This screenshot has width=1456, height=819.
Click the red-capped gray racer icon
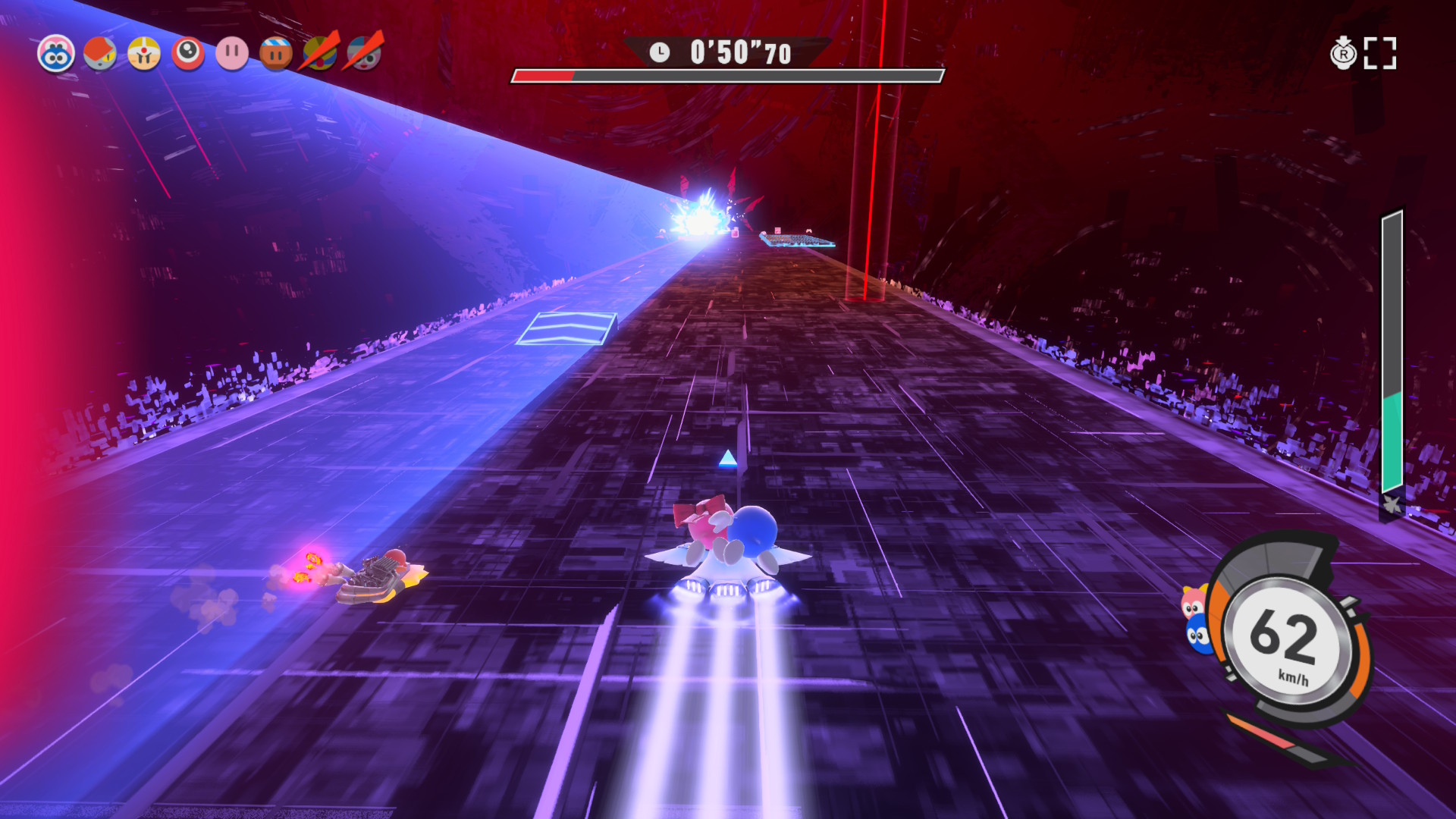[x=100, y=54]
